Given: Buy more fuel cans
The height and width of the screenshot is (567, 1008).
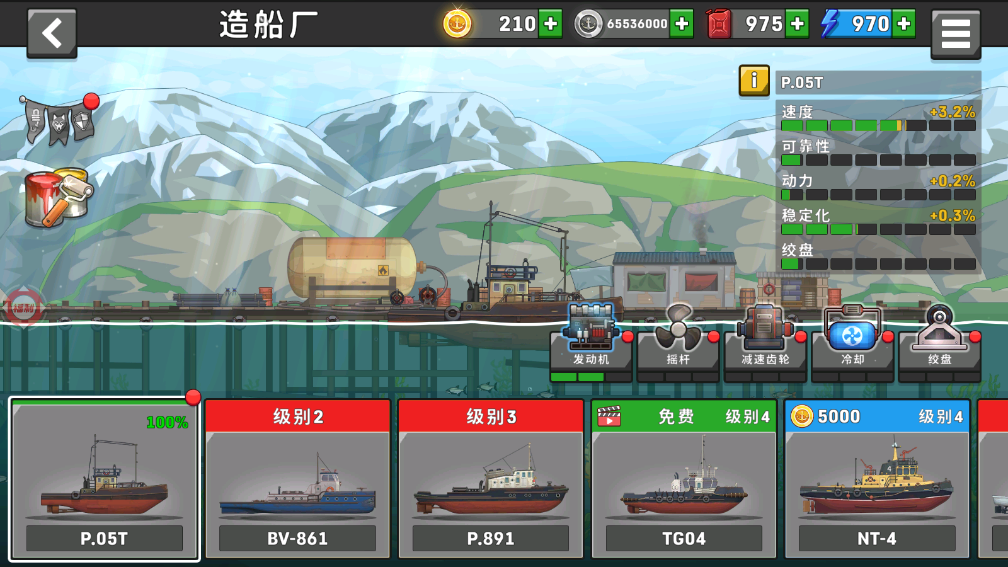Looking at the screenshot, I should [x=797, y=24].
